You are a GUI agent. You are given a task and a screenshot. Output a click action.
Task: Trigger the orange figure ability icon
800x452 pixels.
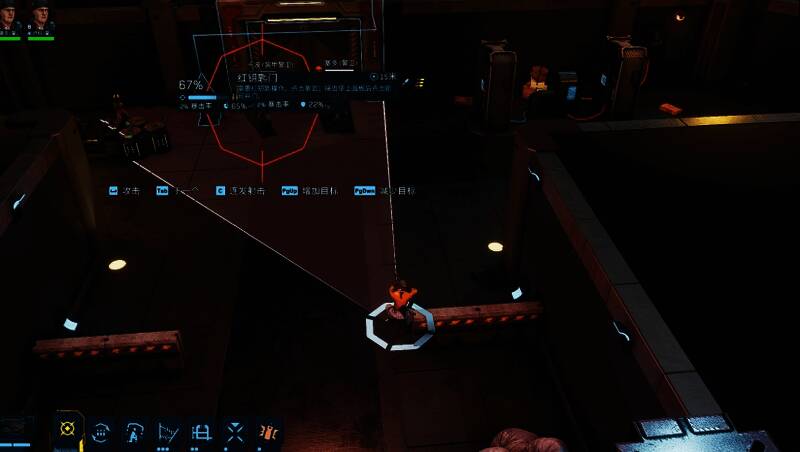(267, 431)
